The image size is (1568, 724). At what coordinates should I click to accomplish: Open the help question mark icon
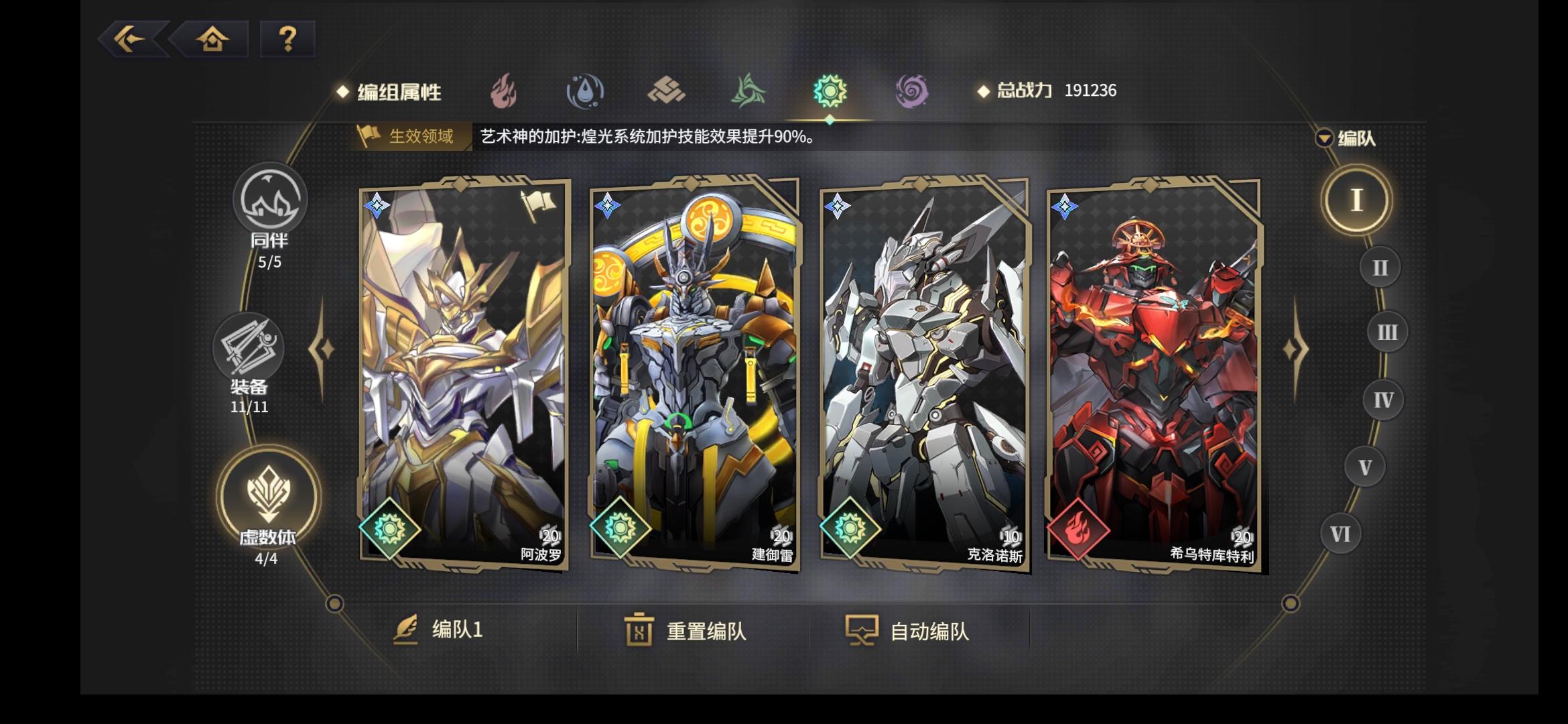click(x=286, y=40)
